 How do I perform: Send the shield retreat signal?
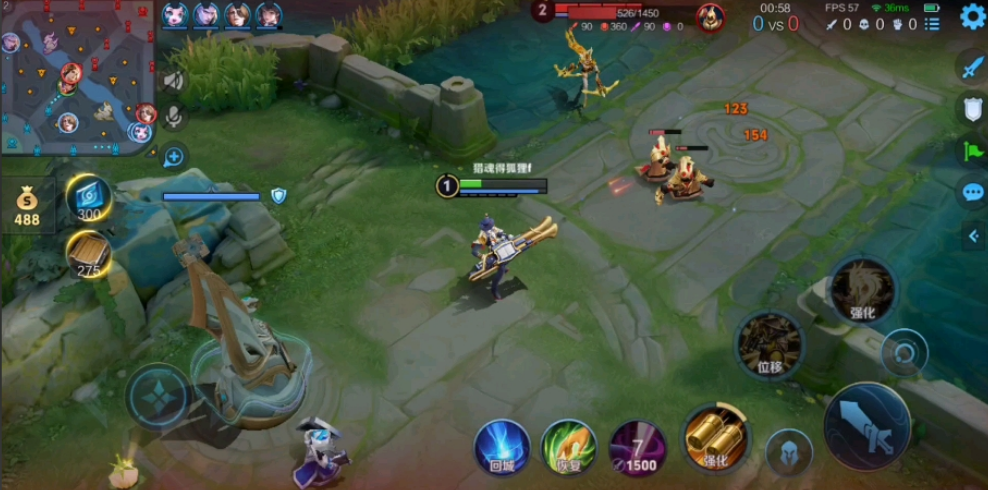972,109
